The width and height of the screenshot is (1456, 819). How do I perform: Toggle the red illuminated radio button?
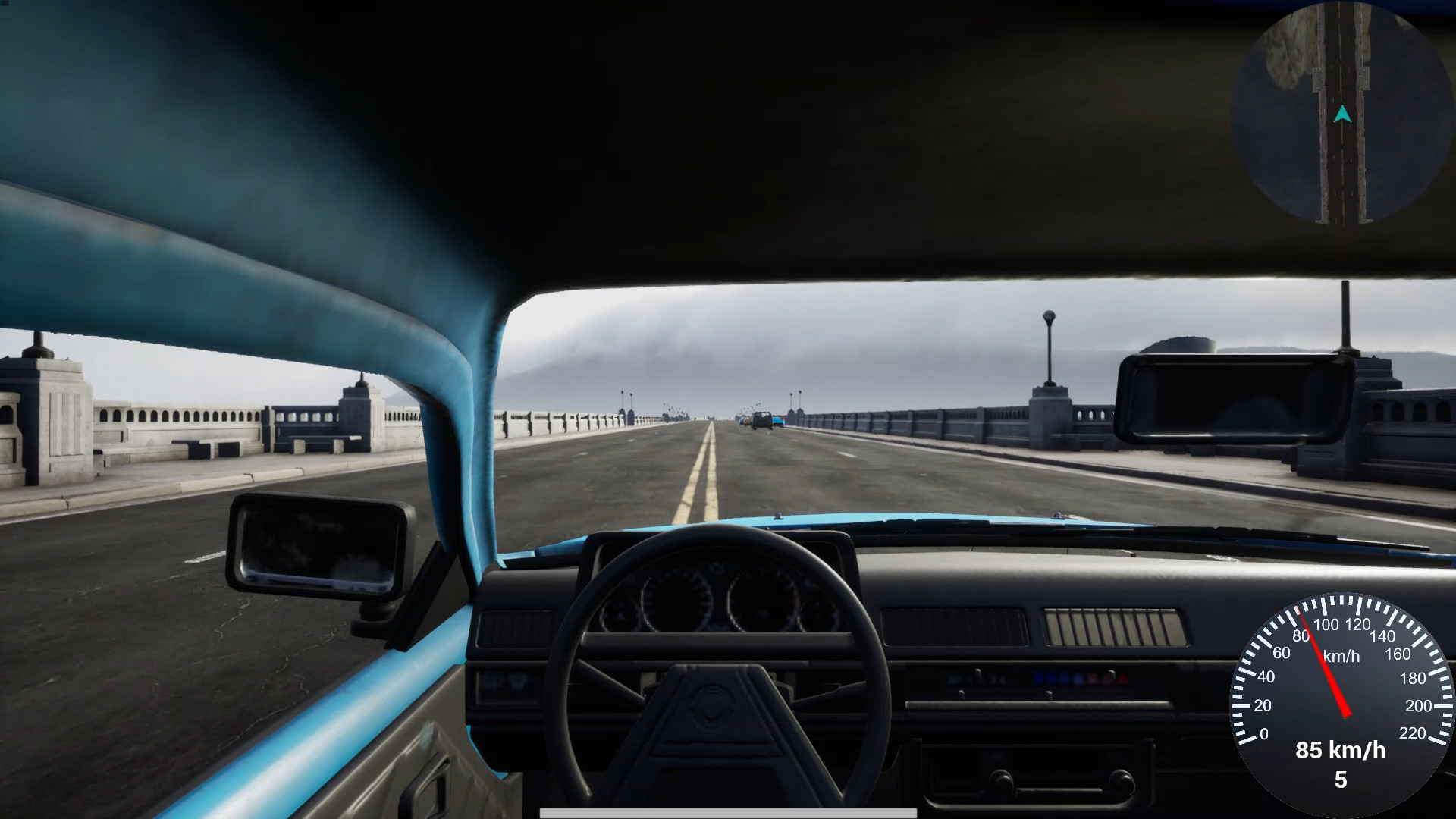click(x=1109, y=677)
